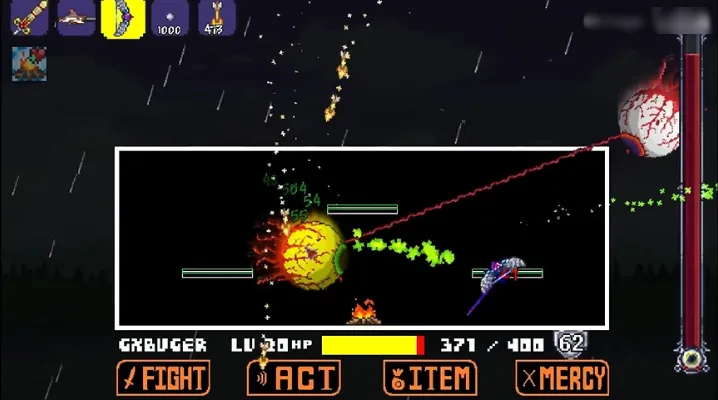The height and width of the screenshot is (400, 718).
Task: Select the sword hotbar slot
Action: (29, 17)
